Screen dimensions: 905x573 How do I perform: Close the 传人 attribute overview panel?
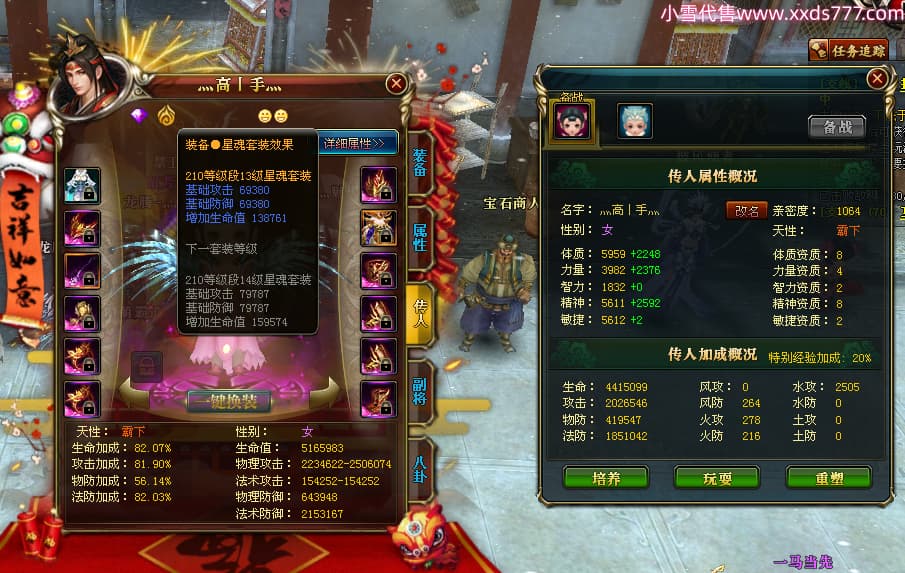coord(877,77)
